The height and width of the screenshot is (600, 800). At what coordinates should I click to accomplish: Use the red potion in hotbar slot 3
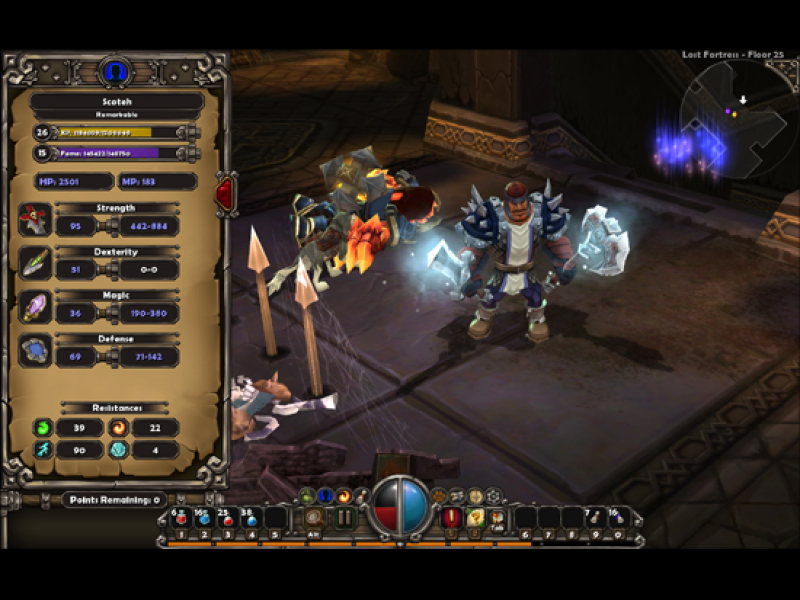(x=226, y=518)
